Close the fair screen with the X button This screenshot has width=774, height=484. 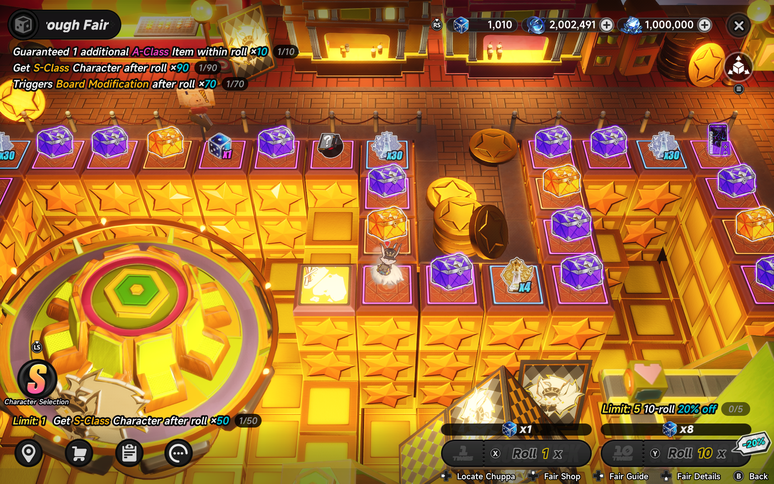pos(738,25)
